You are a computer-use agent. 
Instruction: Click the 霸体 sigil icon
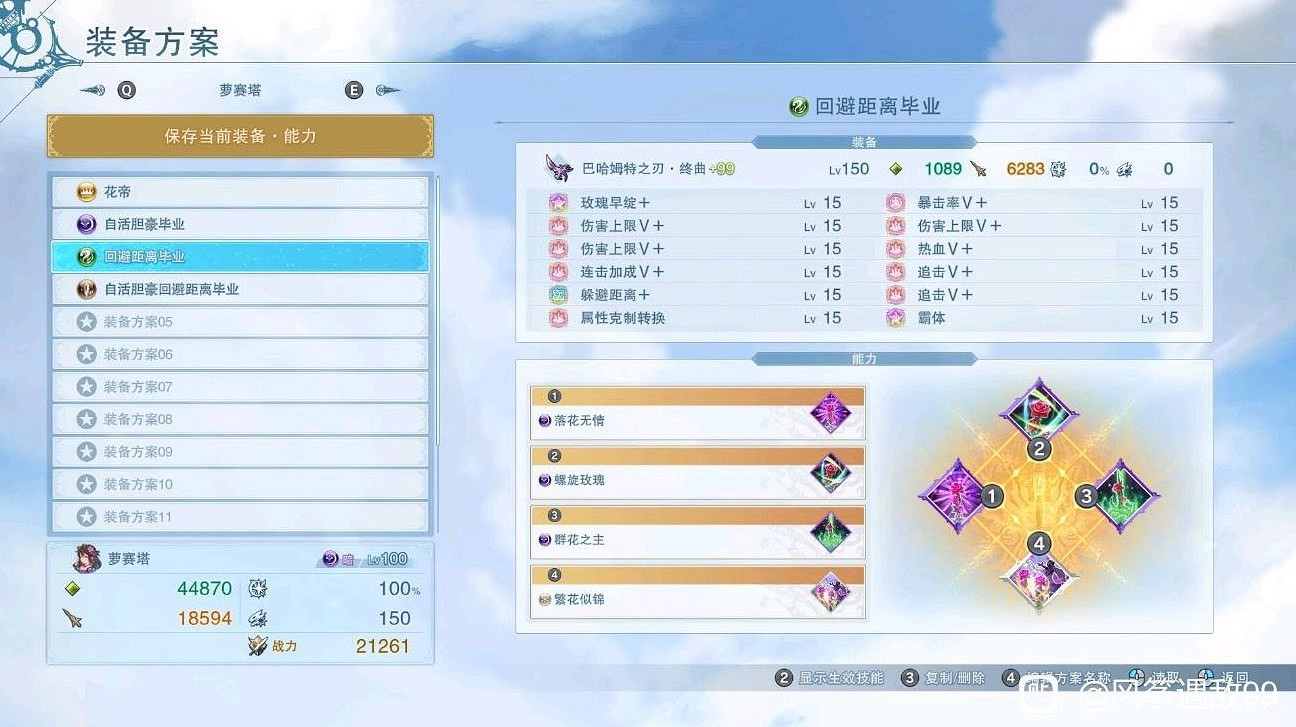[x=894, y=318]
